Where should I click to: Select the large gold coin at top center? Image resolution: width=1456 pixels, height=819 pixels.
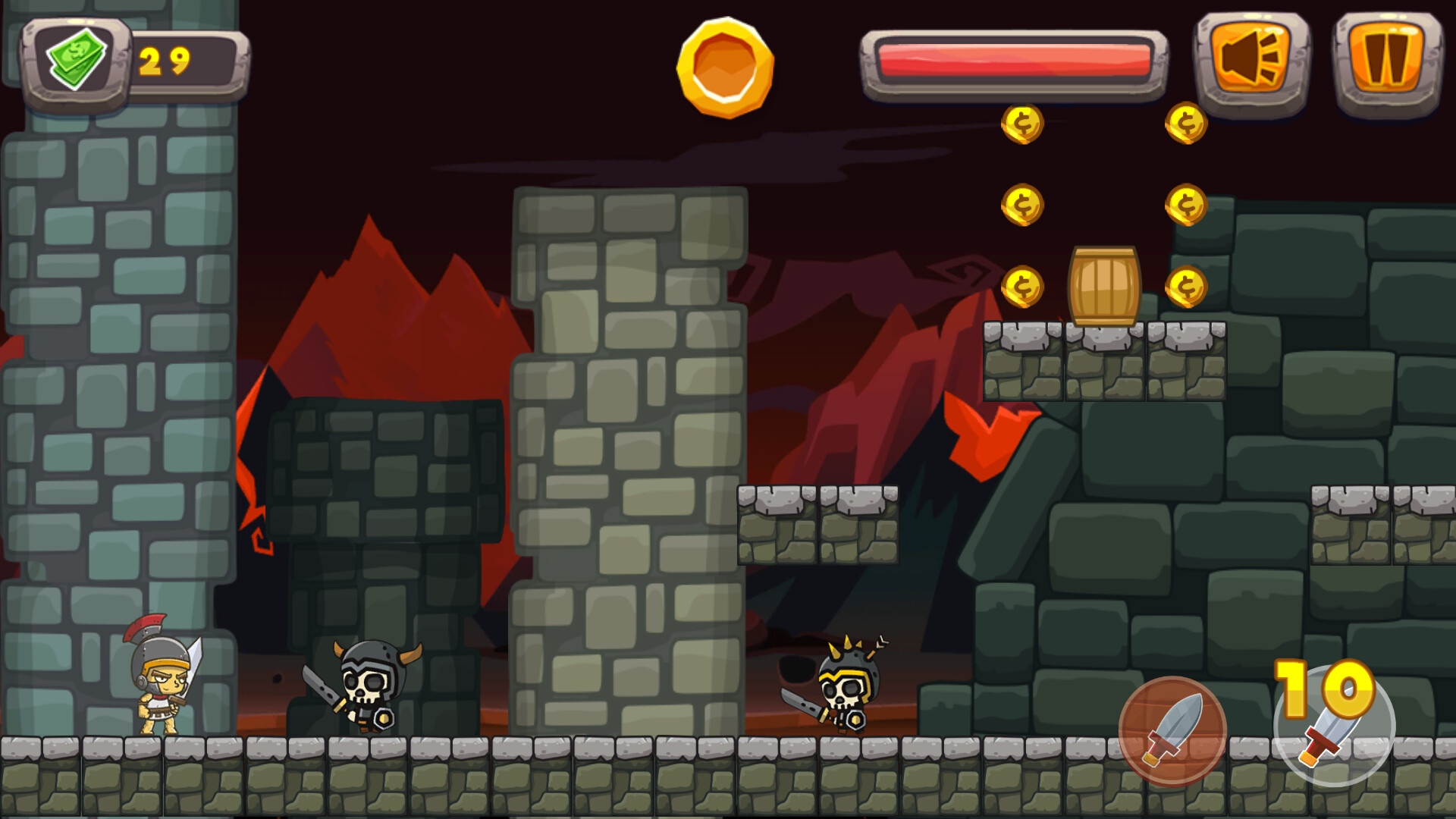pyautogui.click(x=724, y=68)
